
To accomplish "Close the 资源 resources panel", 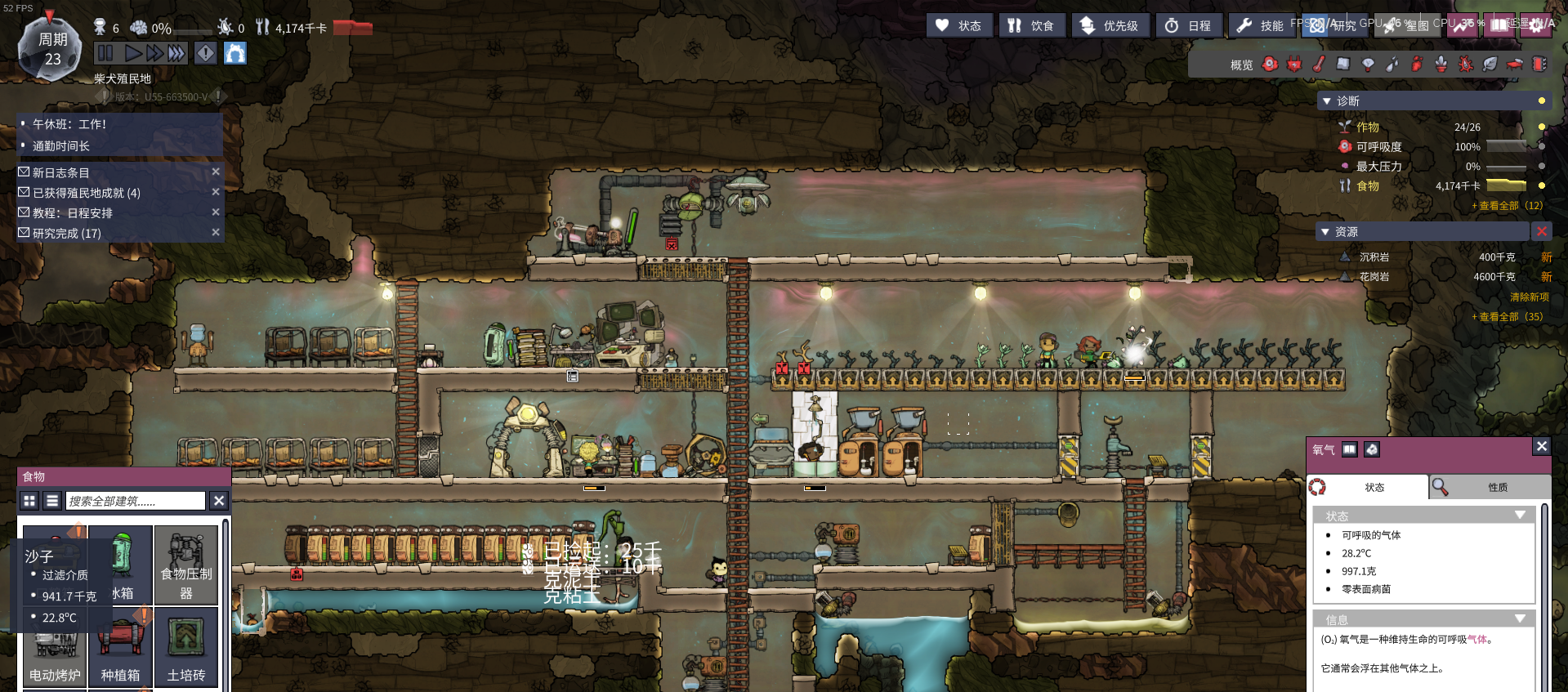I will click(x=1541, y=231).
